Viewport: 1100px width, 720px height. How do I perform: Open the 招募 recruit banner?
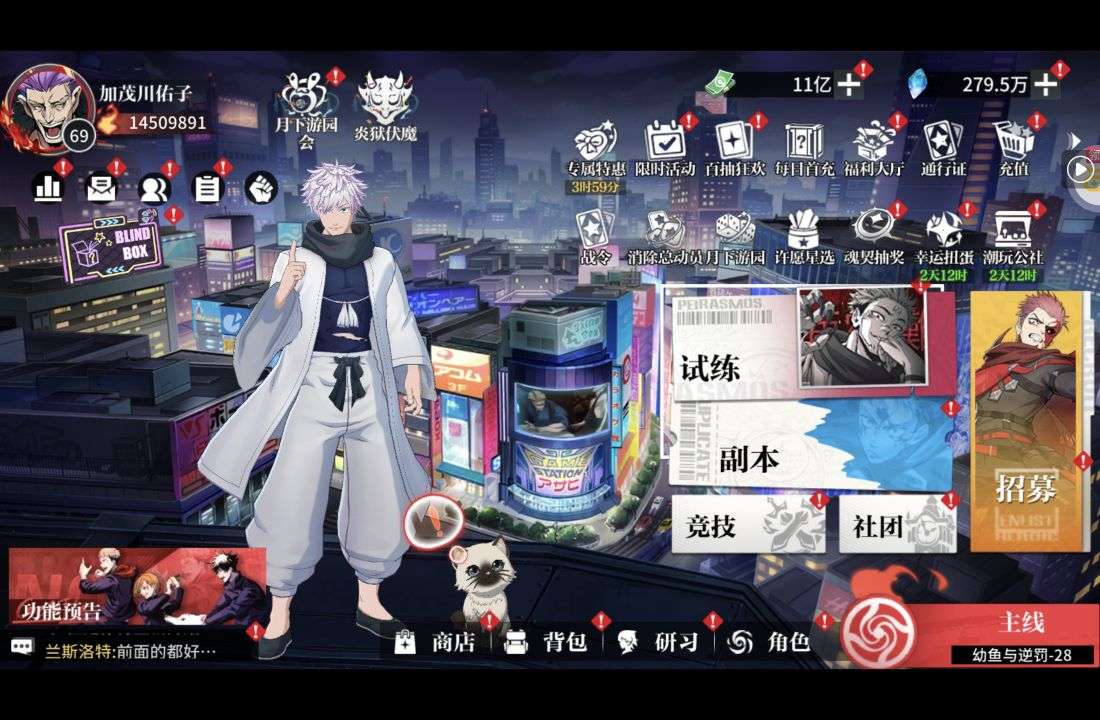coord(1027,420)
